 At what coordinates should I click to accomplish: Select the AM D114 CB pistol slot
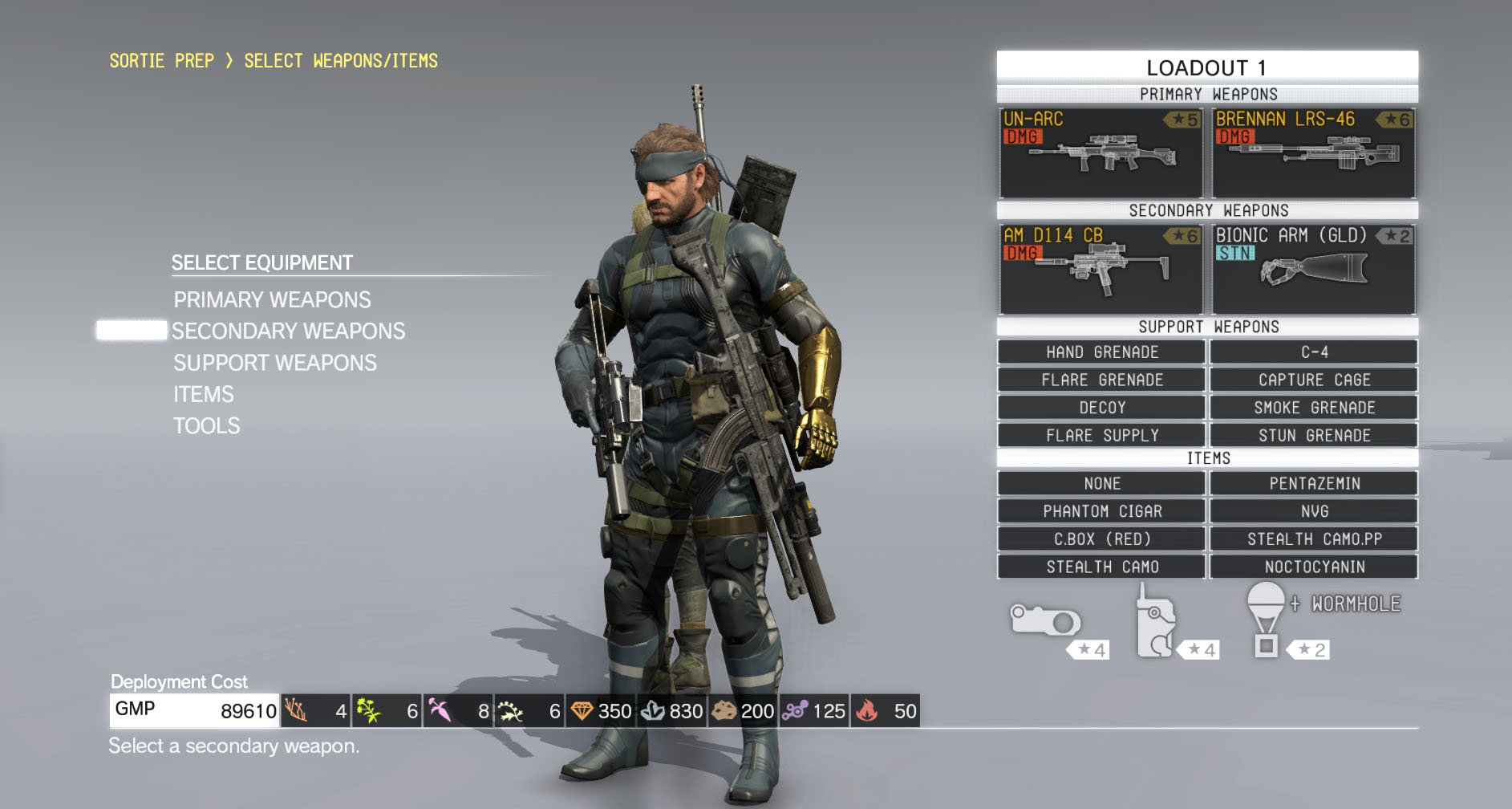1101,270
